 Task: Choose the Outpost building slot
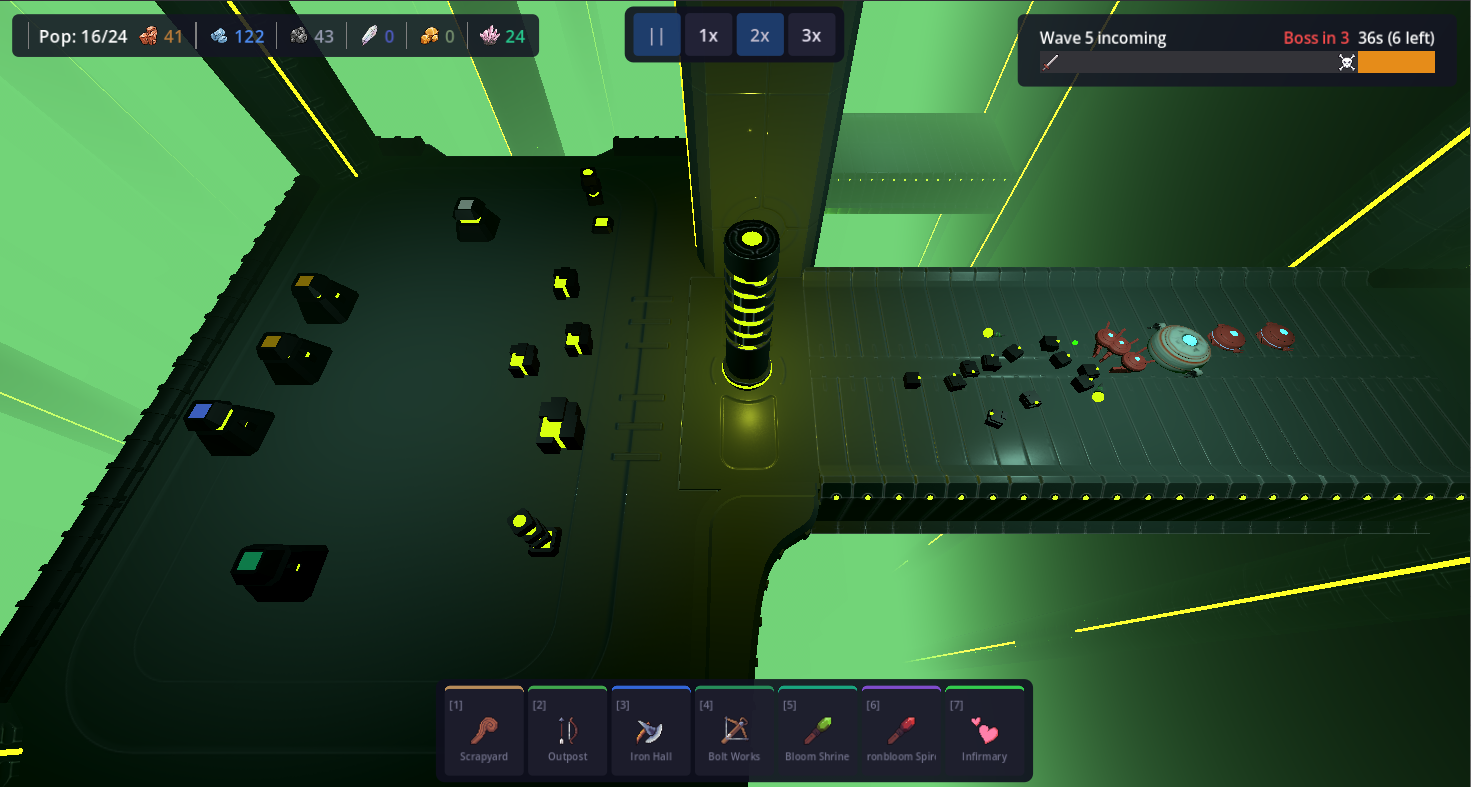coord(567,732)
